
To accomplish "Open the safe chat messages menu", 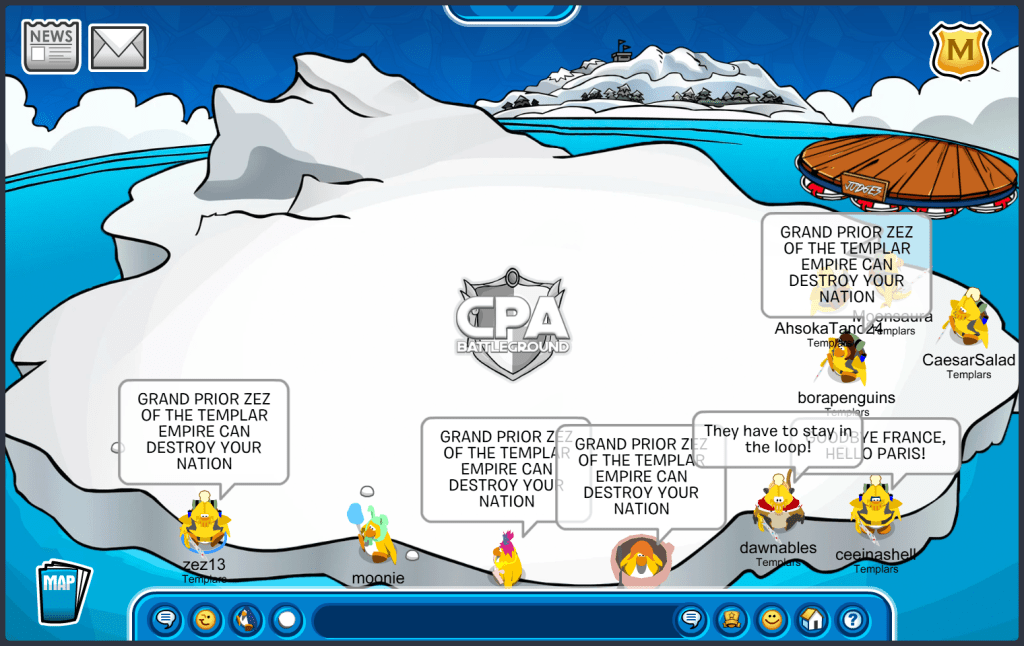I will 166,621.
